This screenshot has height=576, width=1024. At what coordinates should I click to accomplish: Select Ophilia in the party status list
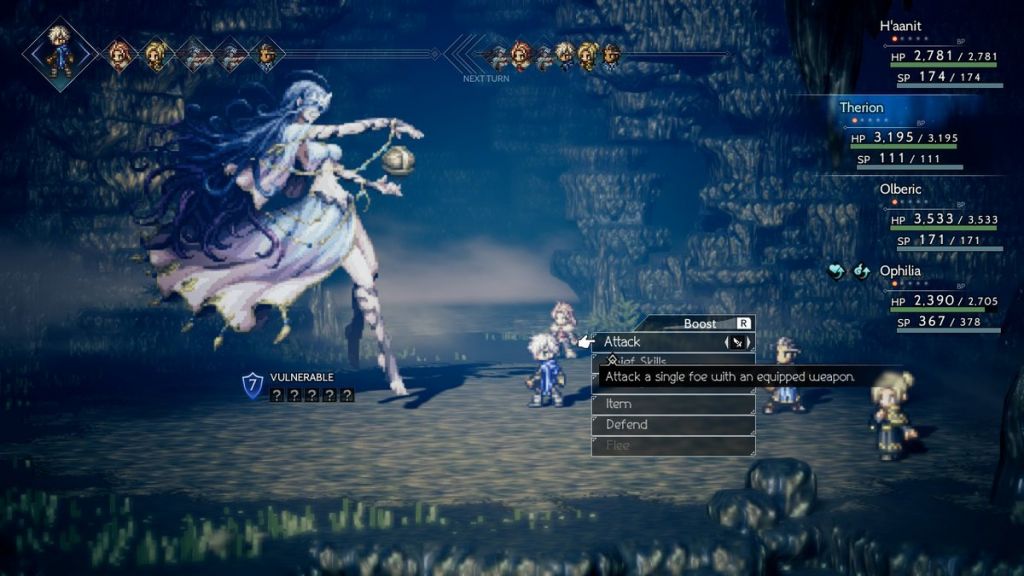900,271
